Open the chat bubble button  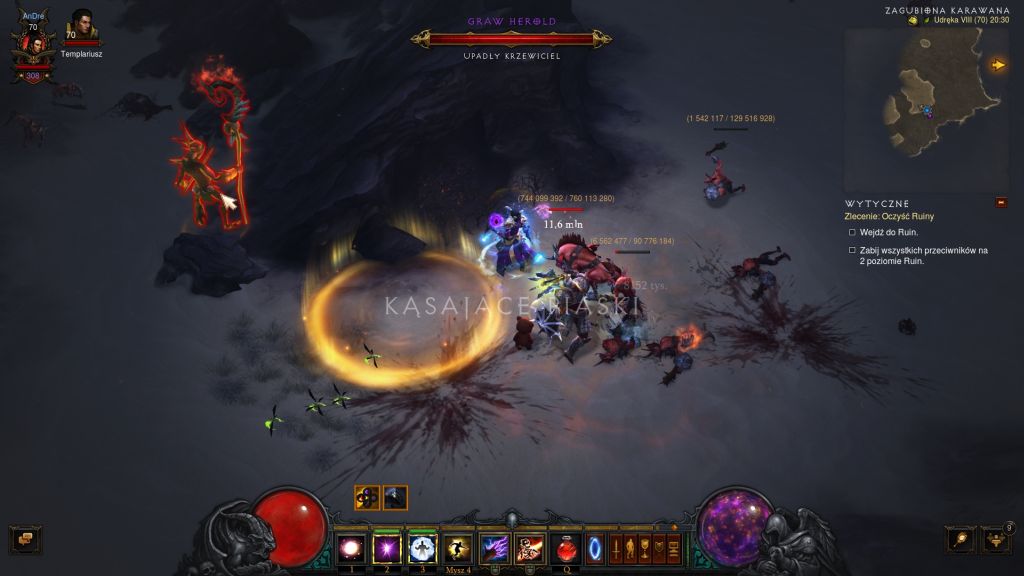25,540
